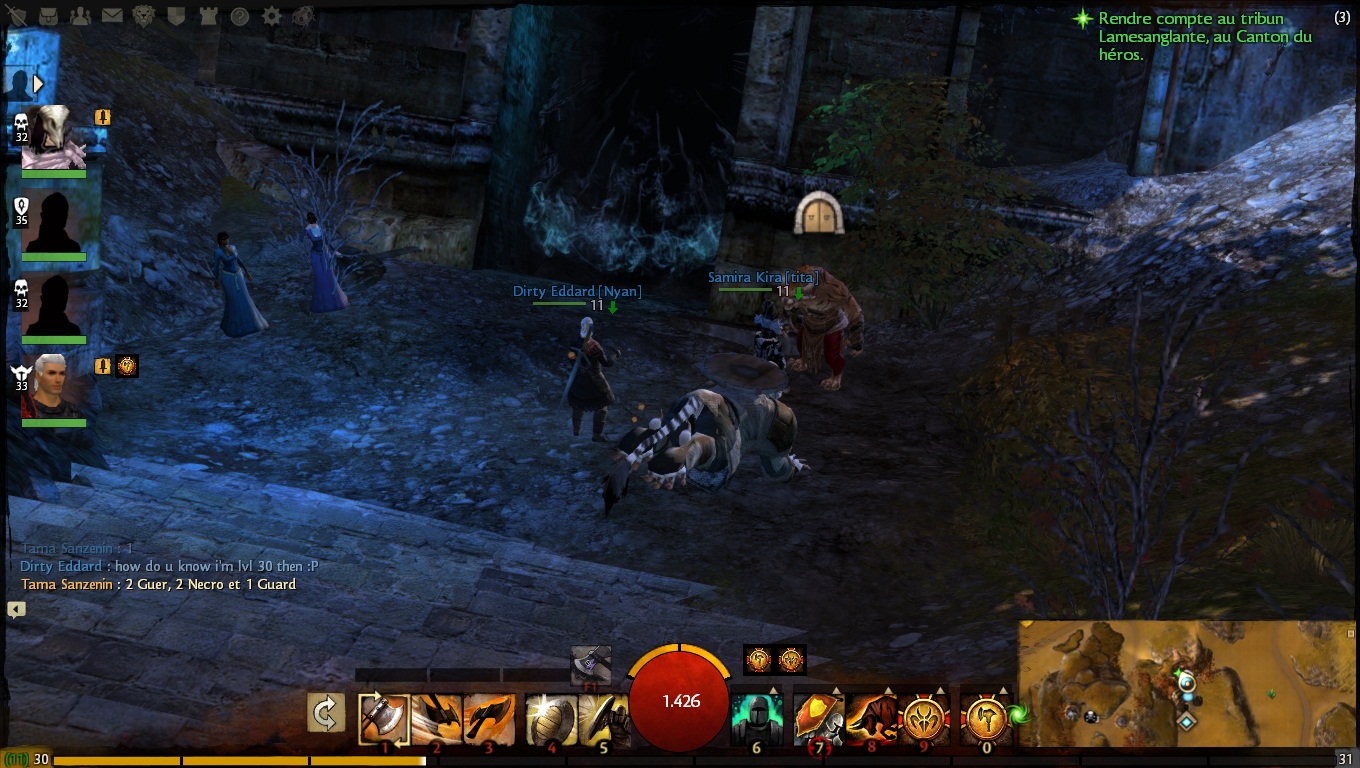Click the weapon swap arrow button
Image resolution: width=1360 pixels, height=768 pixels.
[326, 714]
